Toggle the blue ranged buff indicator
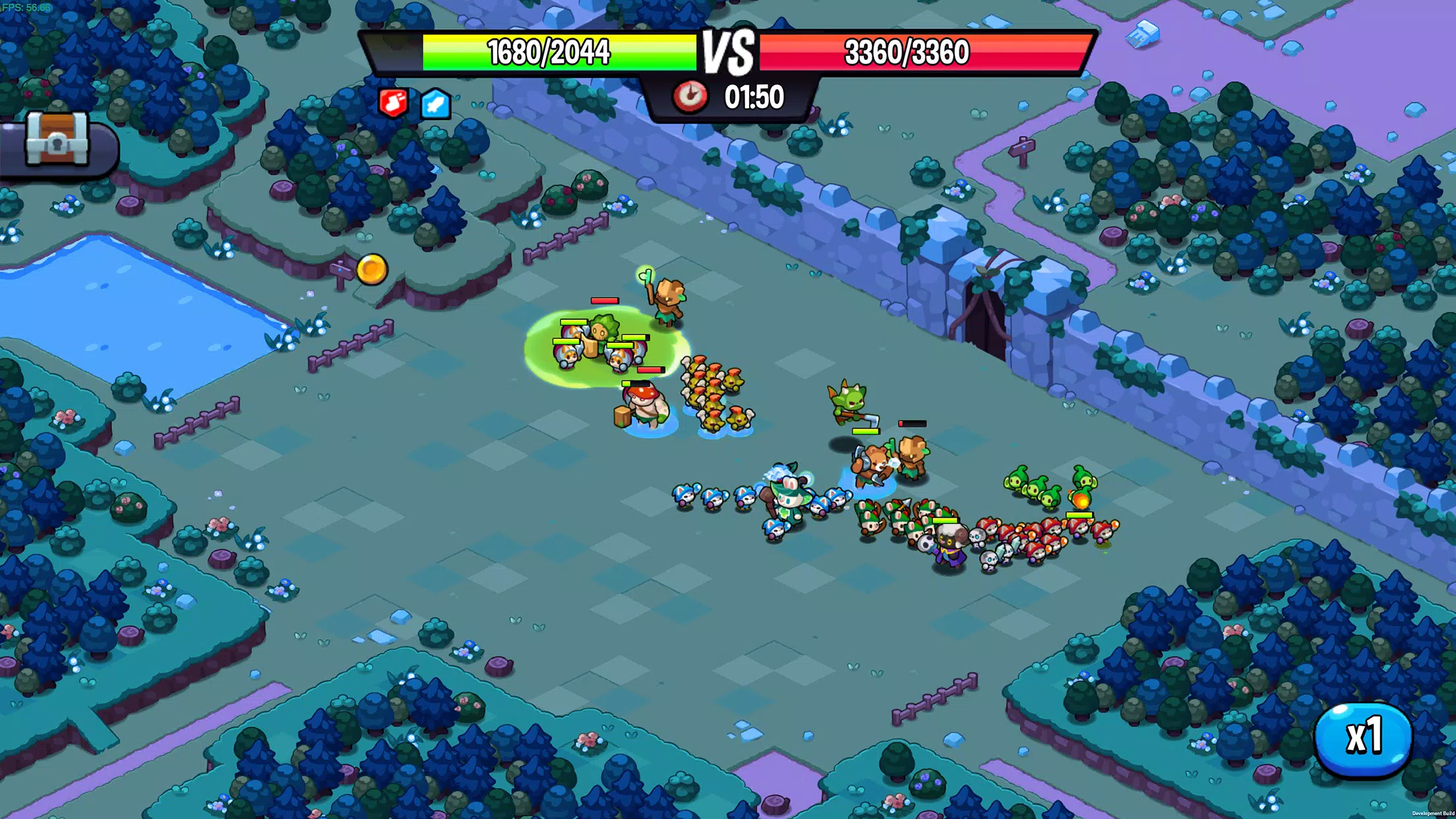 pos(435,104)
